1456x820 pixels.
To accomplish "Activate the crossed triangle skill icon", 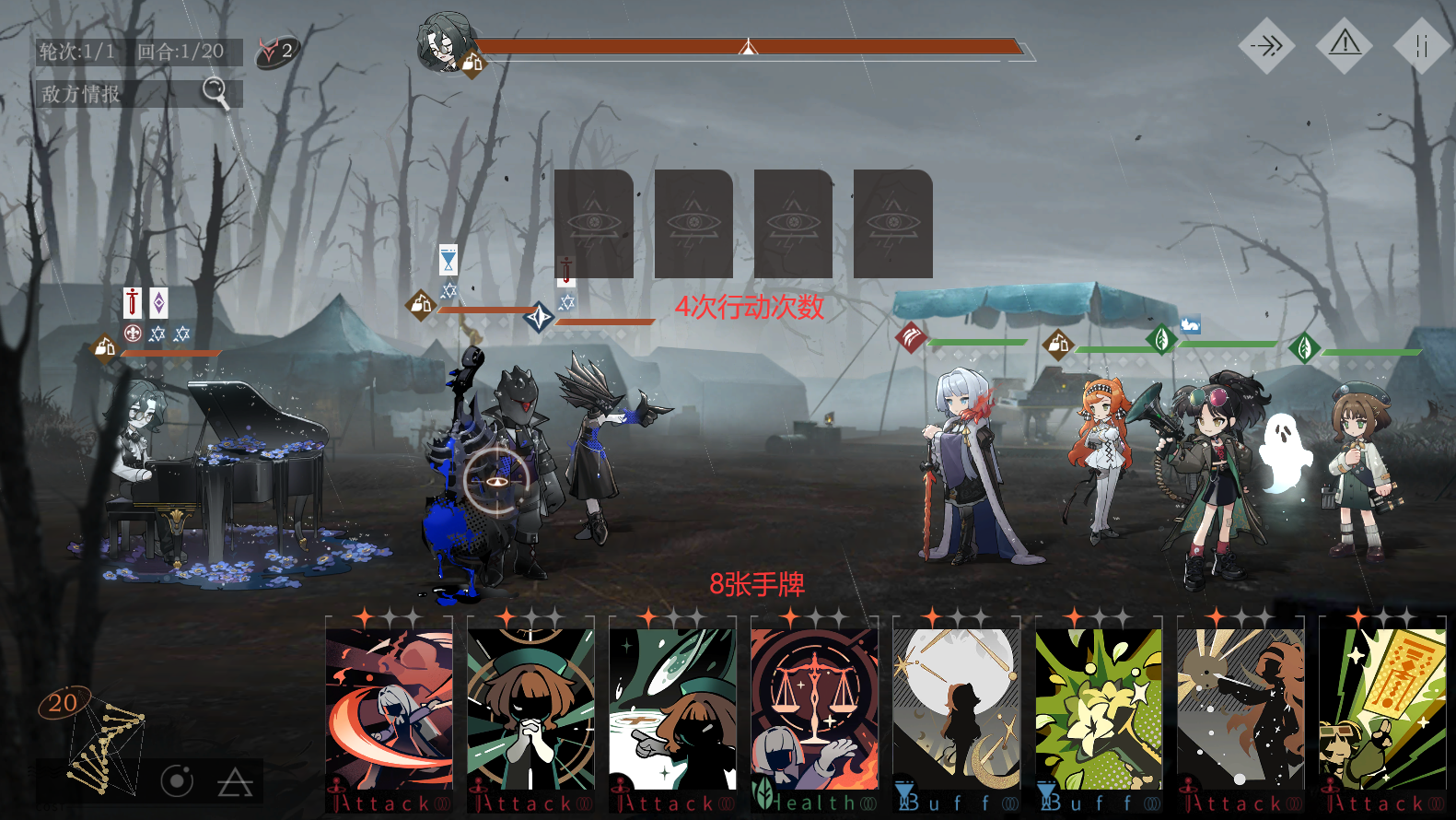I will coord(235,783).
